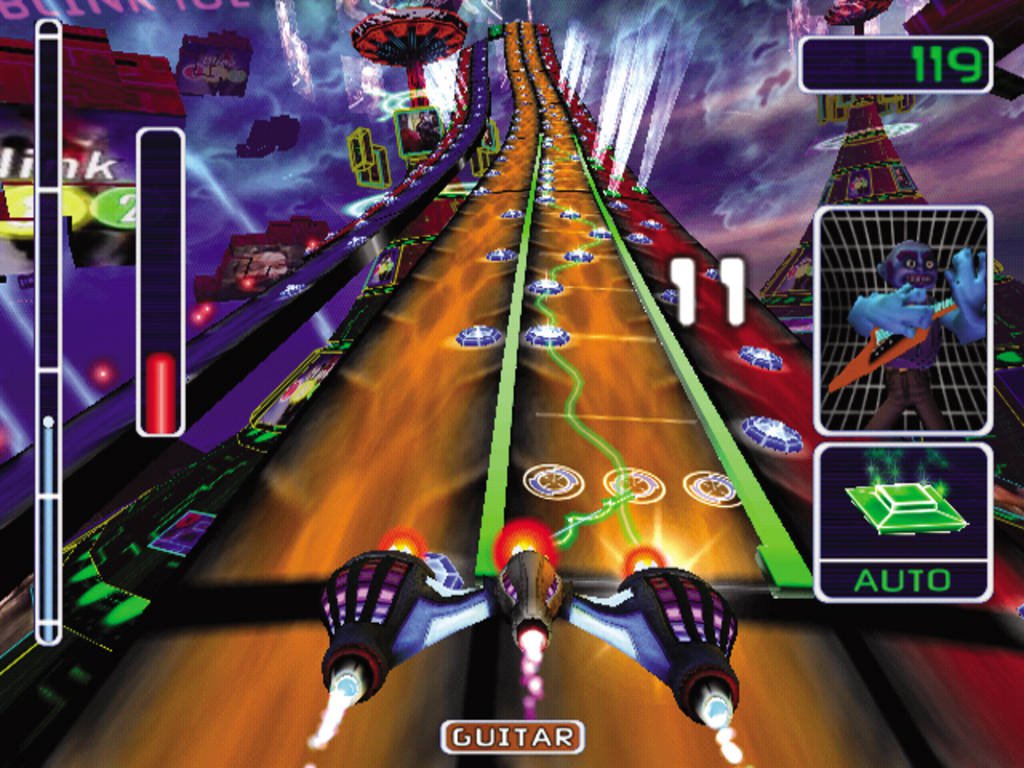Select the guitarist avatar portrait panel

coord(903,320)
